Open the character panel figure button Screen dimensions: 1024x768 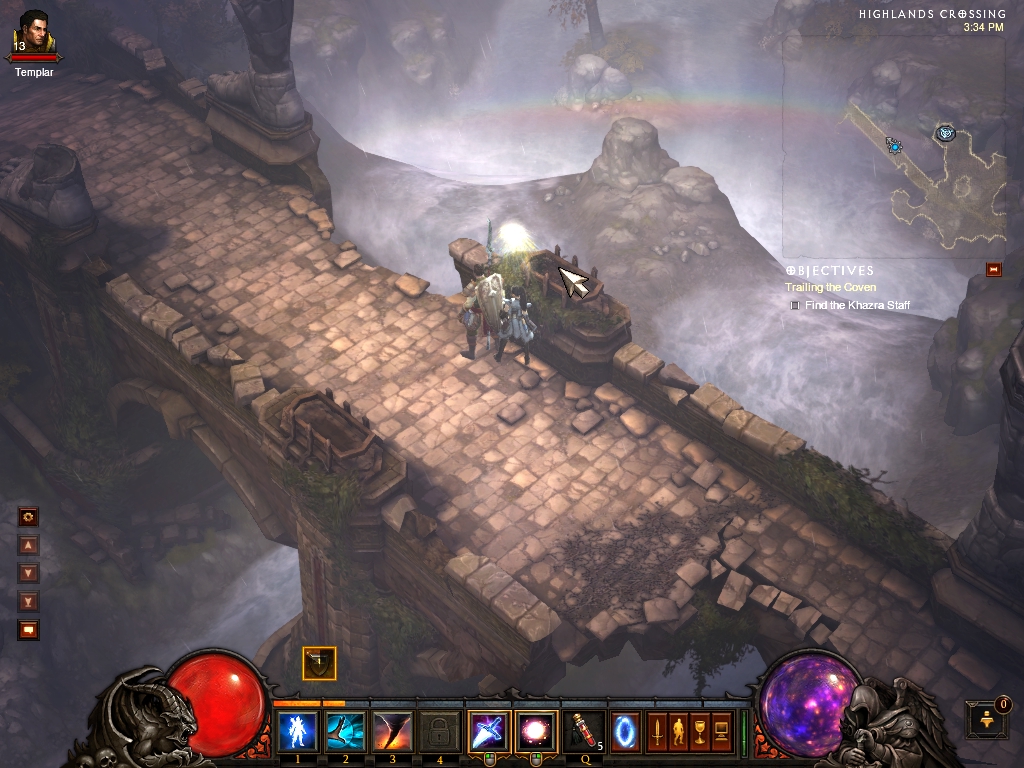tap(678, 731)
